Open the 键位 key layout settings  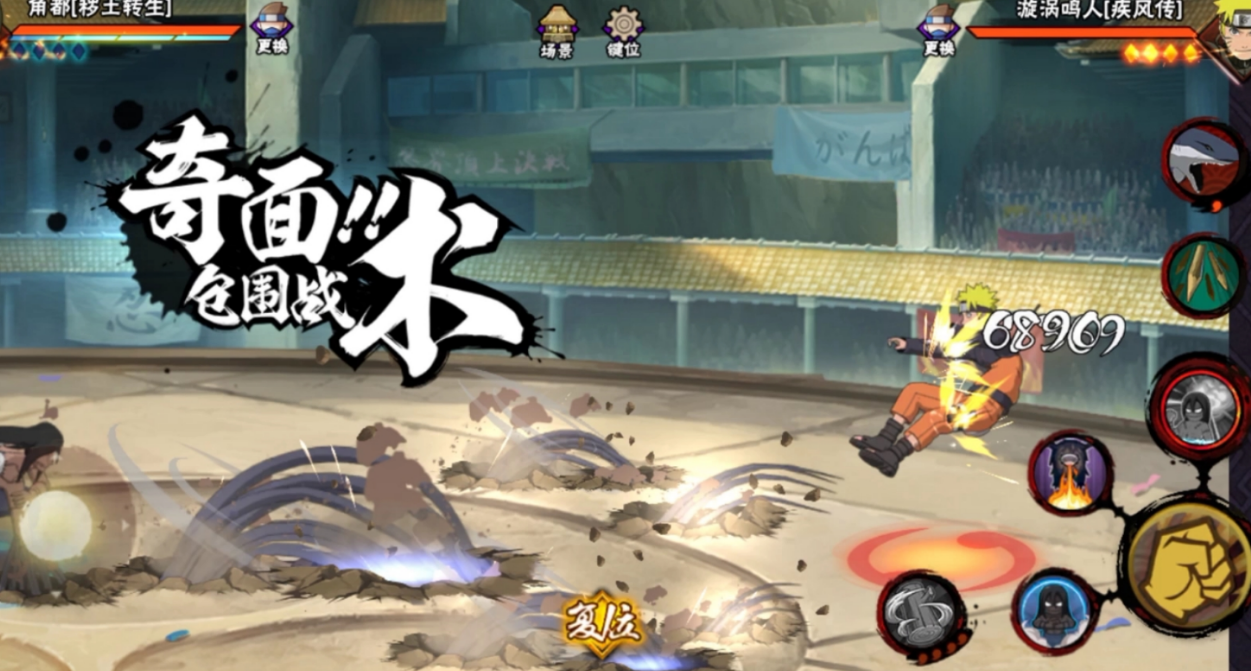coord(623,30)
